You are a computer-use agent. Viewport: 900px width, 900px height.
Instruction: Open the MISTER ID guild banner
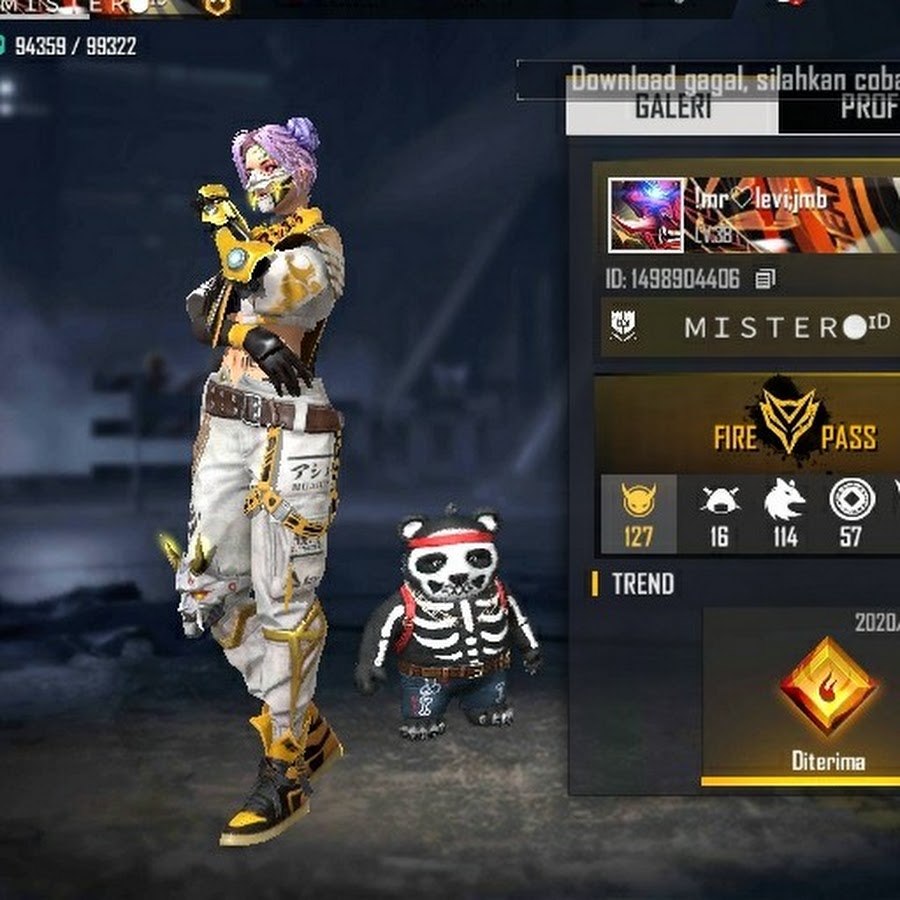(750, 328)
